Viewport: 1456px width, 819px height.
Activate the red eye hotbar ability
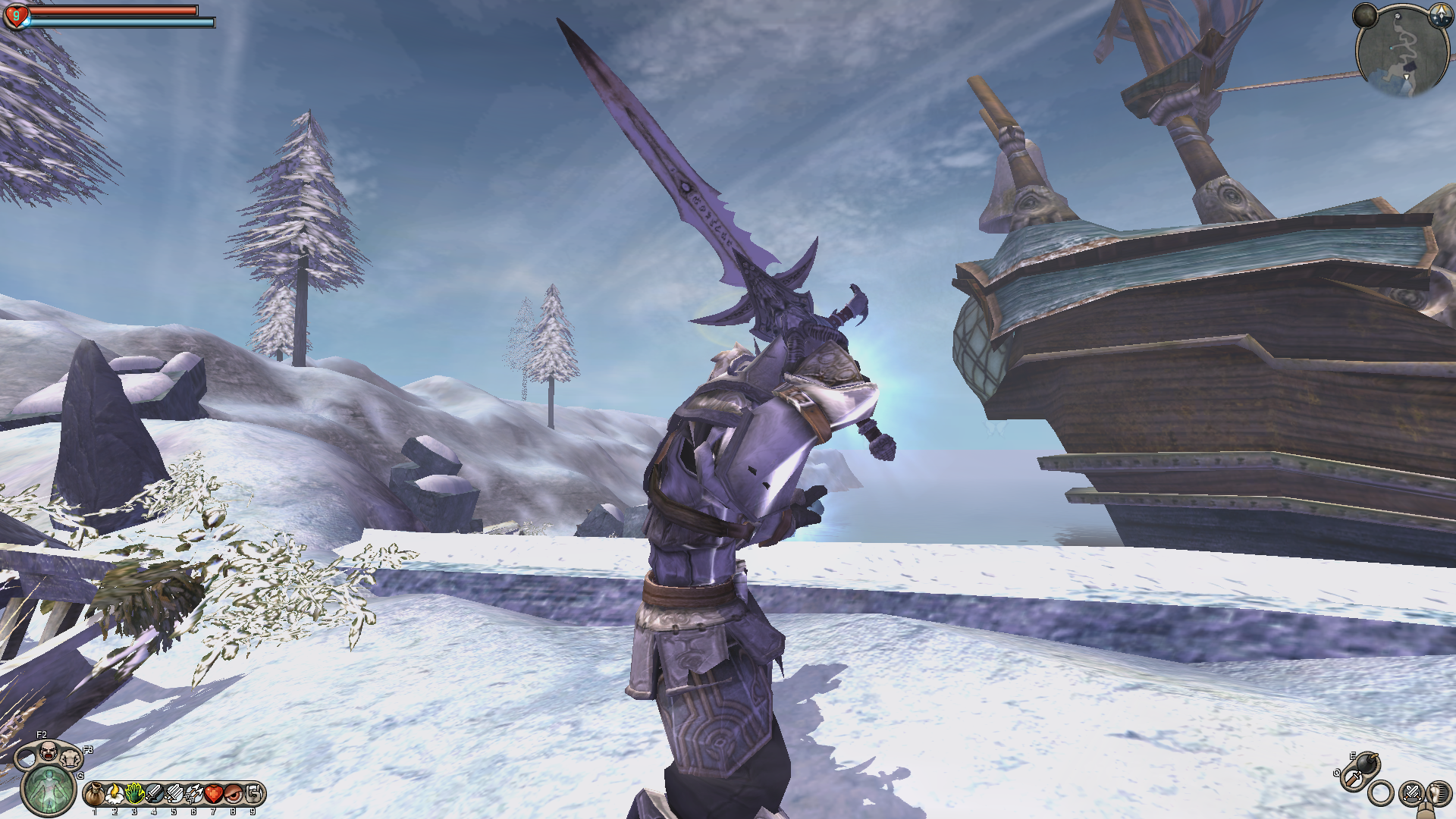(233, 794)
